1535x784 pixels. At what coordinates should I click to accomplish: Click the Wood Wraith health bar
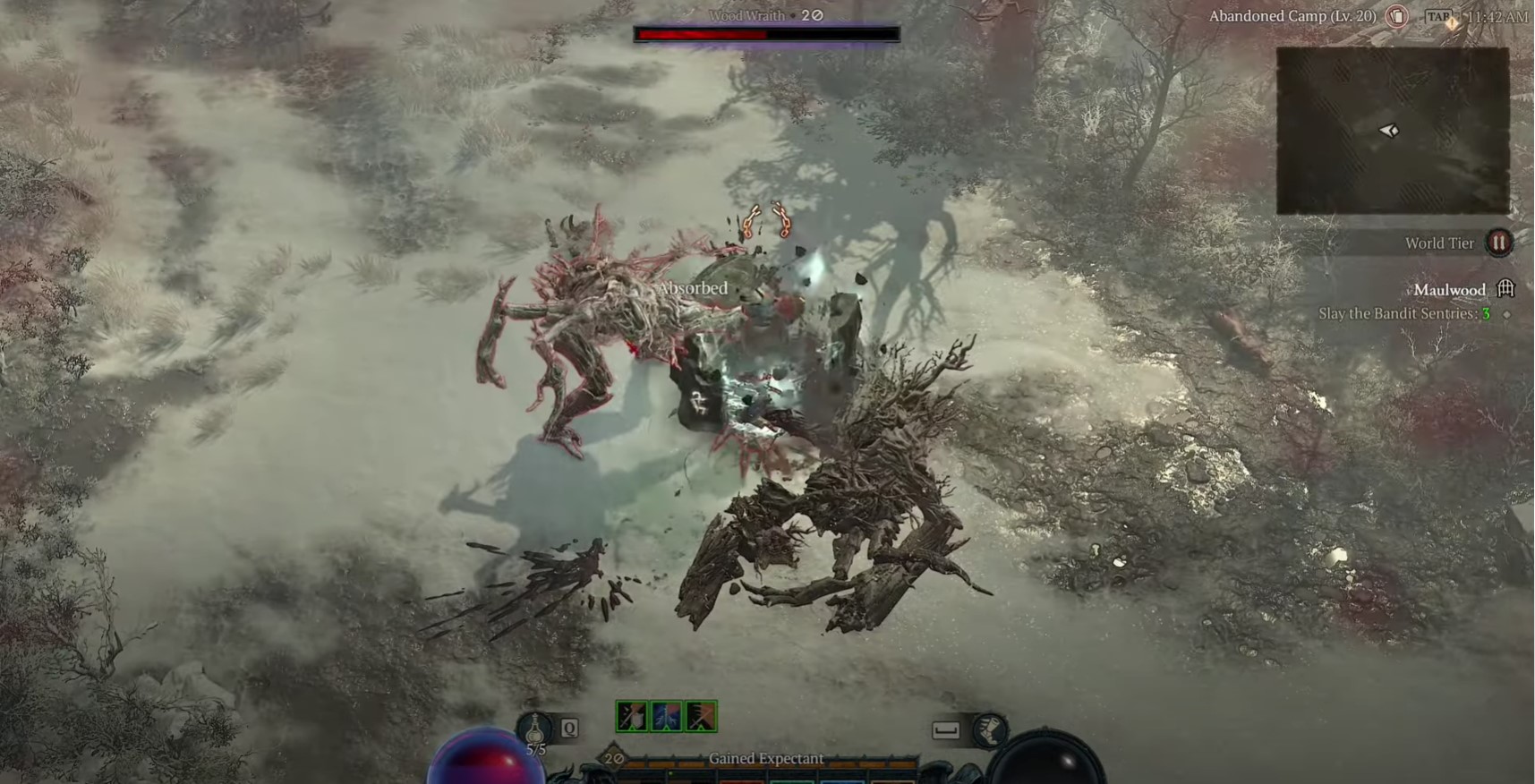(x=766, y=34)
